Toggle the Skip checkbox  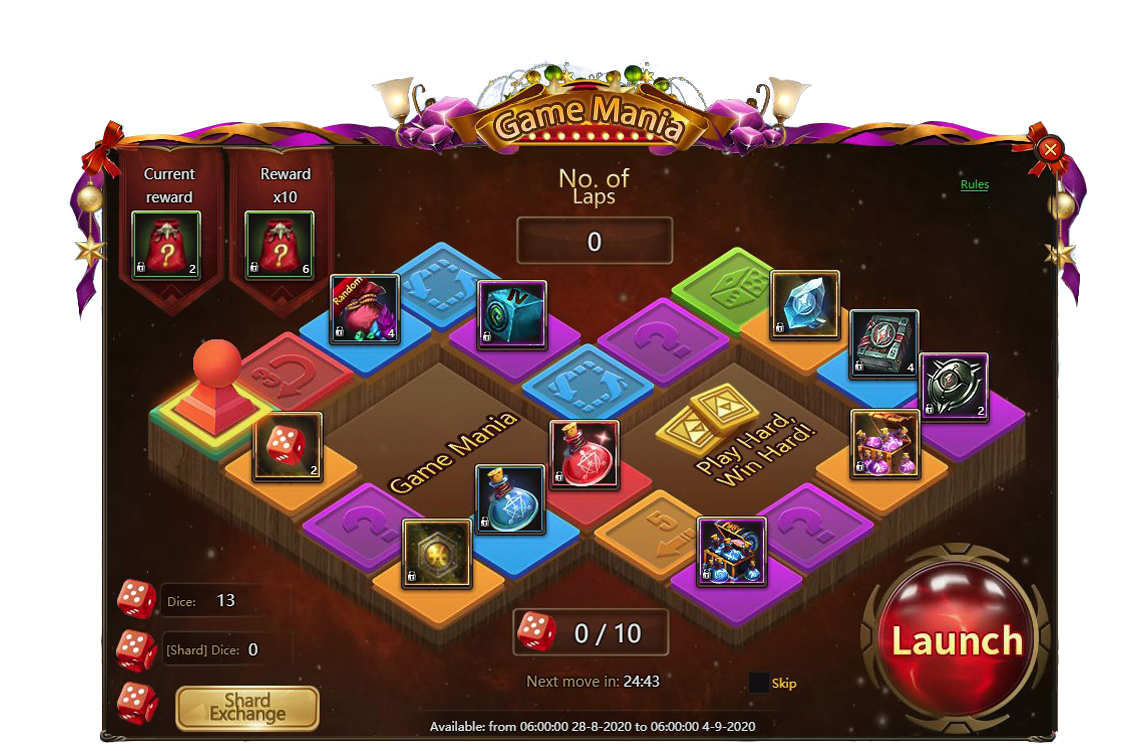click(x=759, y=683)
